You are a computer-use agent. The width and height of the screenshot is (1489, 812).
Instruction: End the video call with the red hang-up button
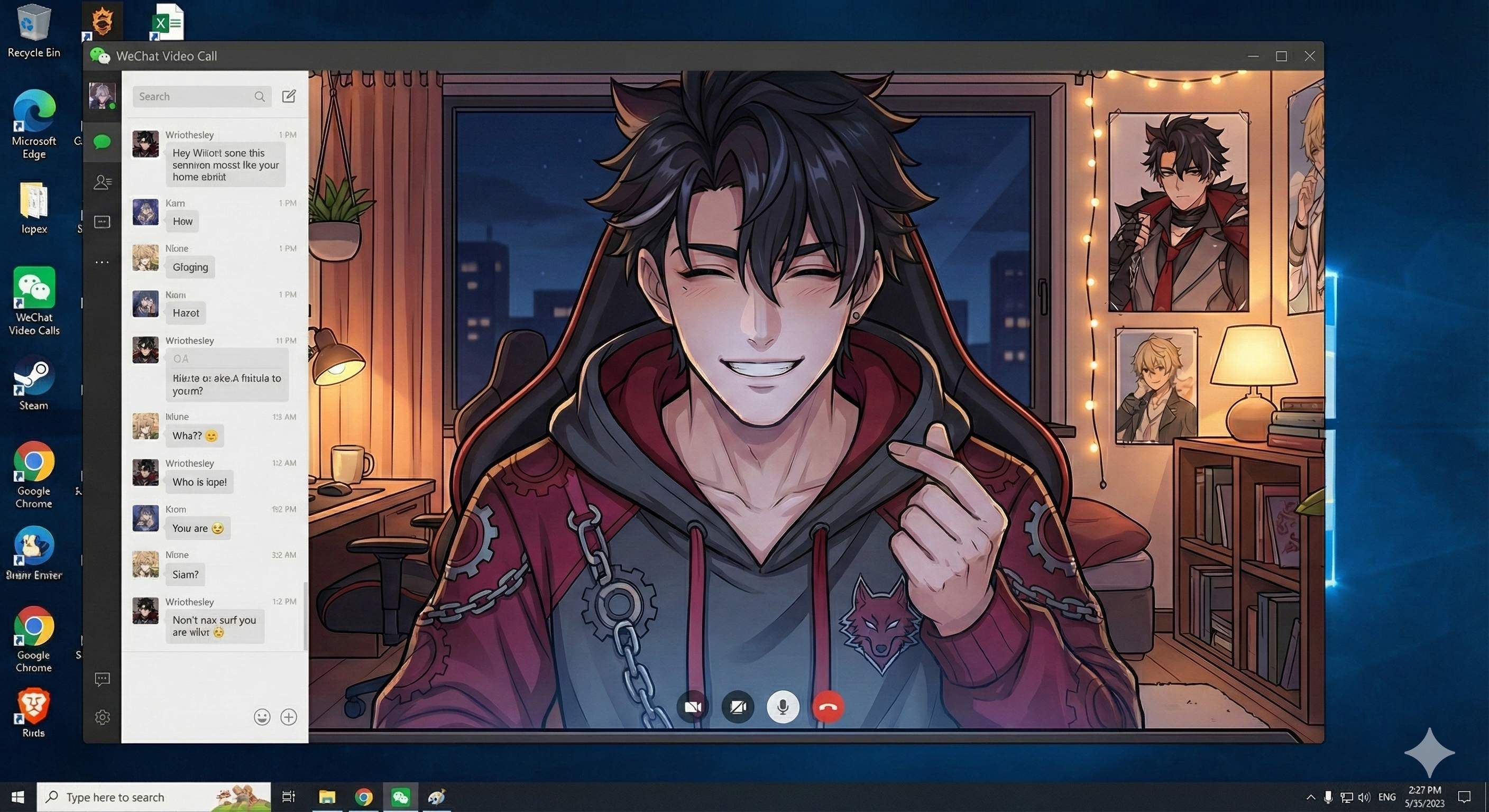click(x=828, y=706)
